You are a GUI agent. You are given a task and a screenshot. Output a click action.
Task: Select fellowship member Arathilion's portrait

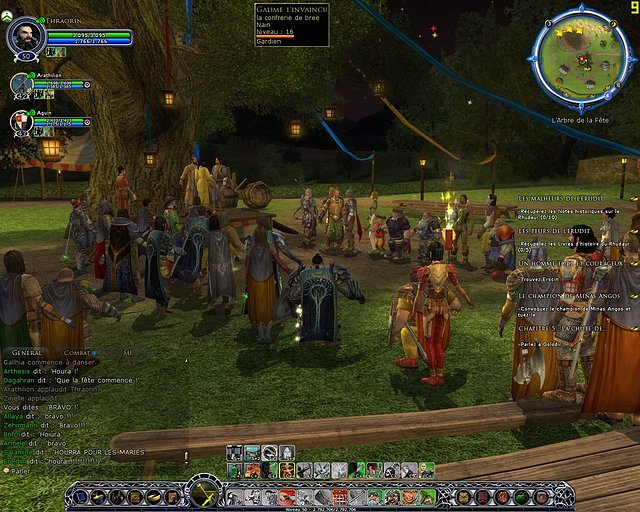[23, 86]
